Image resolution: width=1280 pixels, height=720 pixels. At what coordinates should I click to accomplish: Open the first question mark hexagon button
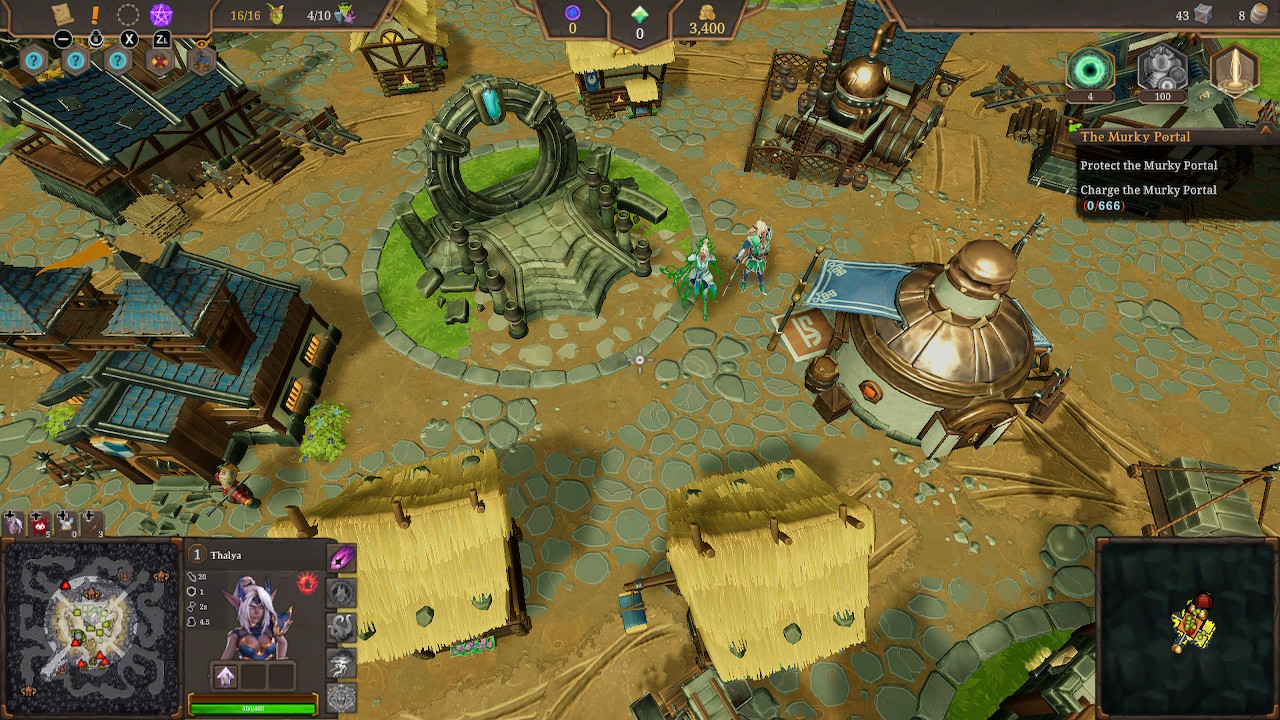pos(34,60)
